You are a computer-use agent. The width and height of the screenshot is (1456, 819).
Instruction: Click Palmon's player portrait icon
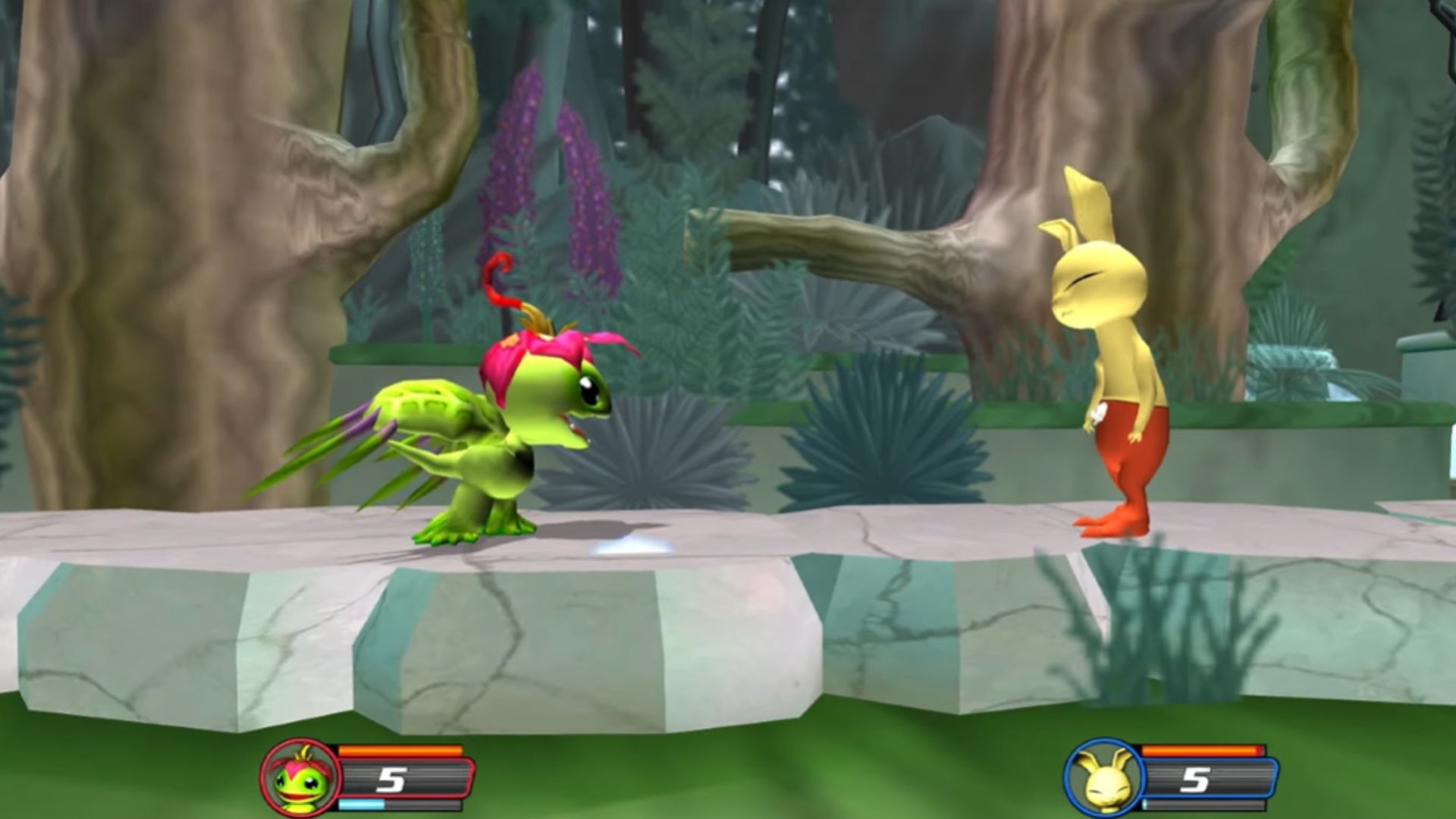point(300,778)
